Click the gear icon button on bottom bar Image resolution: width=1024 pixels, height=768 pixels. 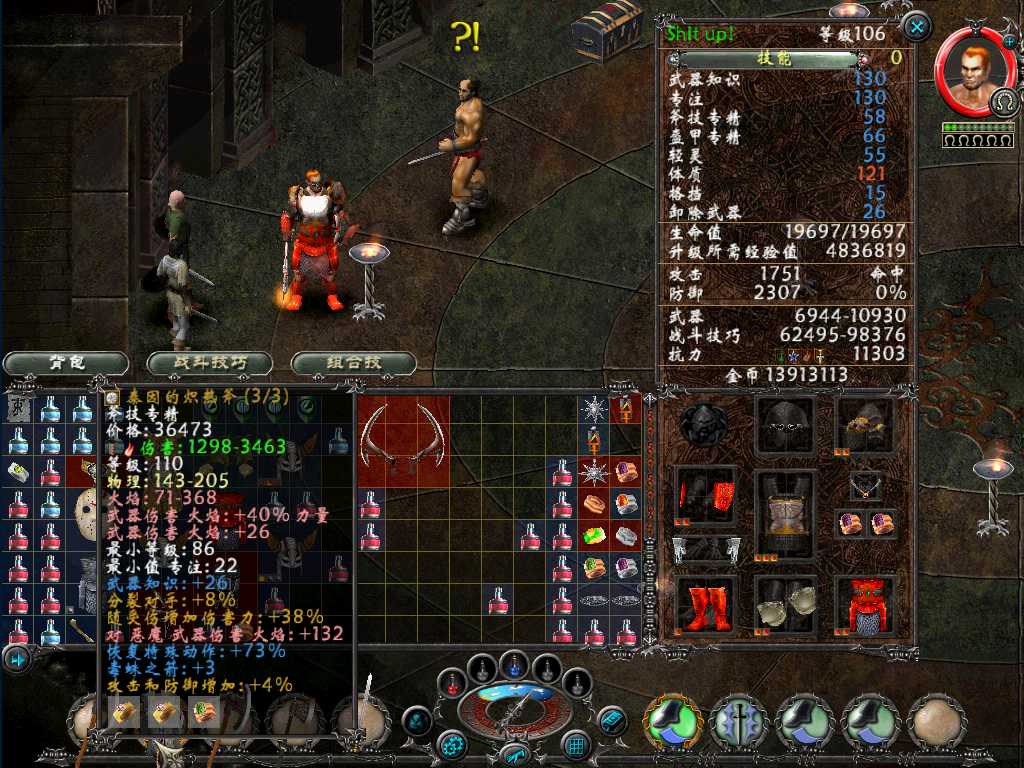pos(453,744)
